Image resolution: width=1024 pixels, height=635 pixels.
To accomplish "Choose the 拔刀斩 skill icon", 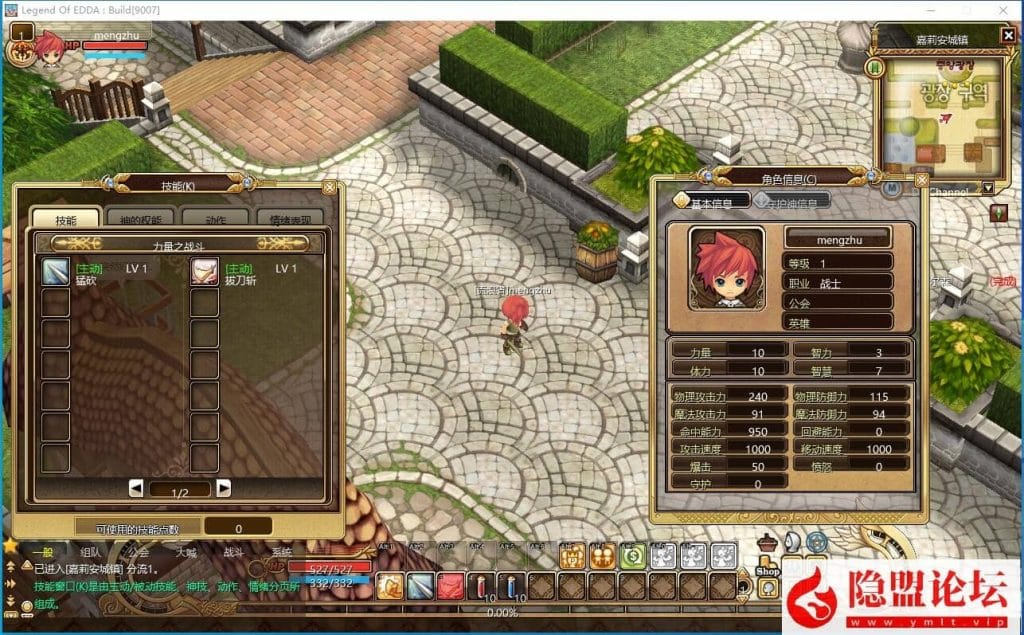I will [x=205, y=272].
